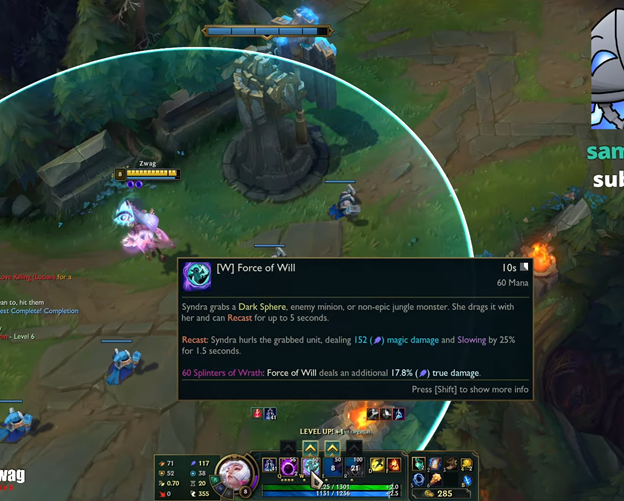Viewport: 624px width, 501px height.
Task: Select the E ability on 8-second cooldown
Action: click(333, 466)
